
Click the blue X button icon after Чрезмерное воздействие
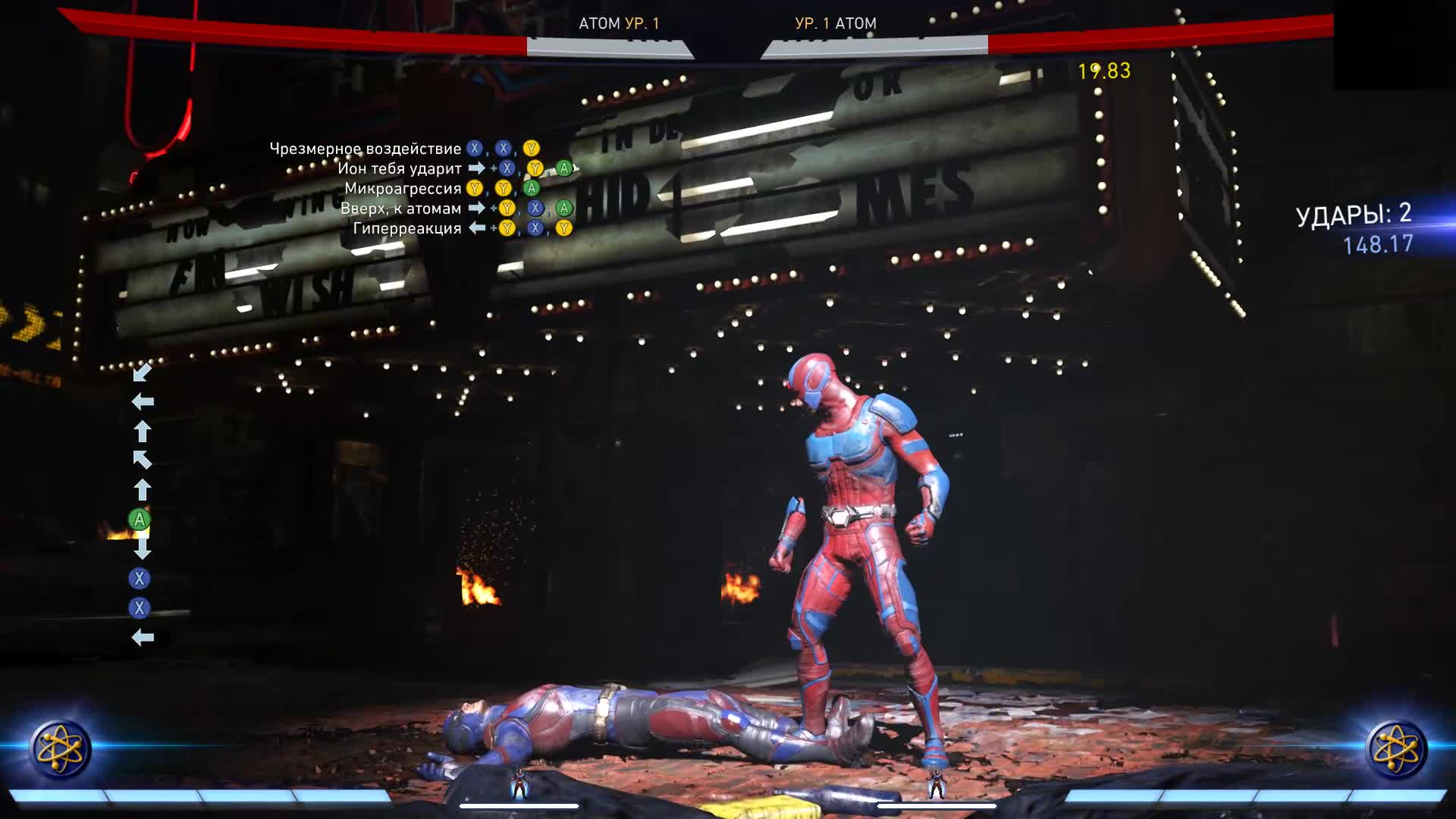coord(476,149)
